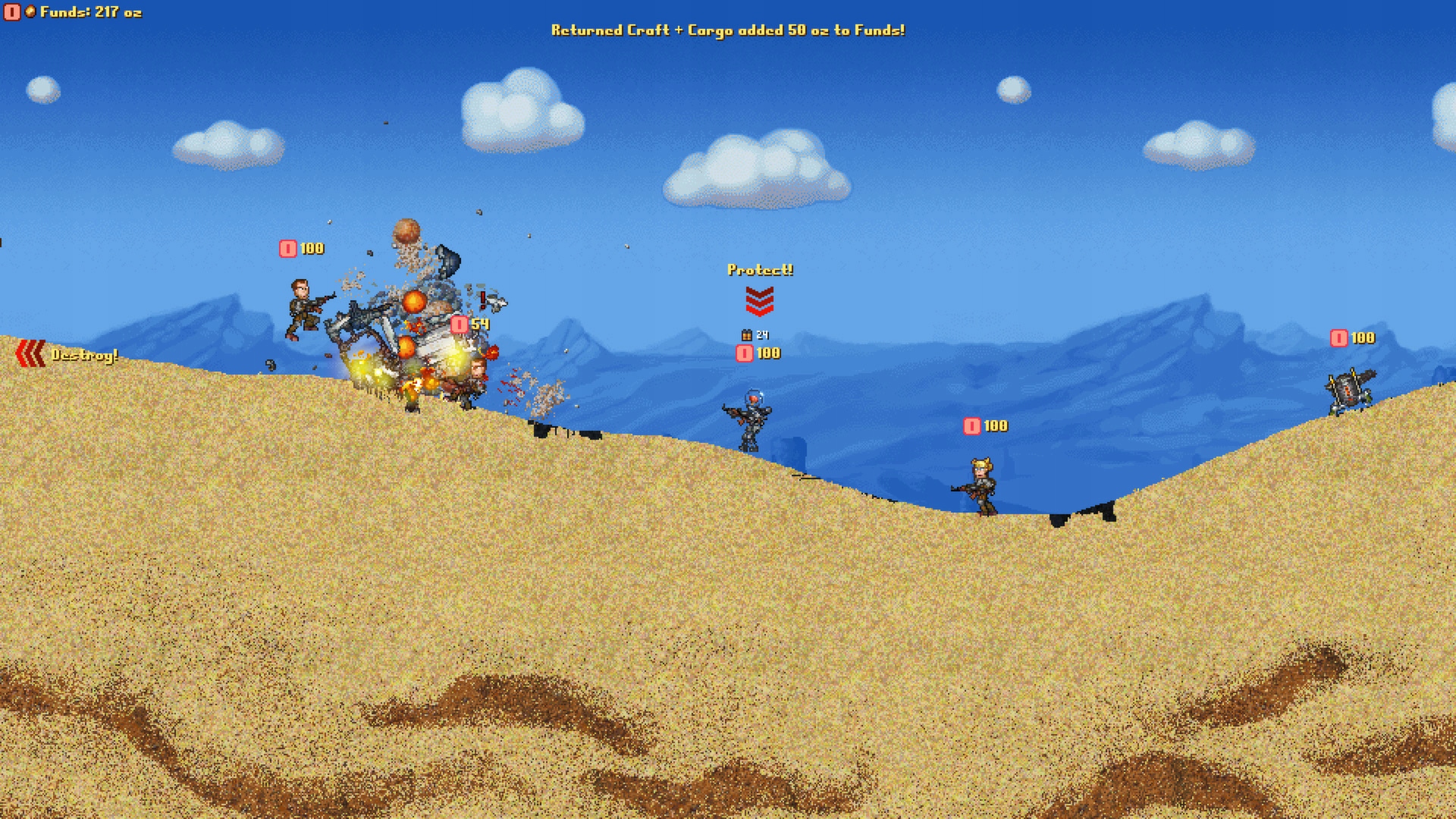Click the Protect! objective label
Screen dimensions: 1456x819
(x=761, y=269)
